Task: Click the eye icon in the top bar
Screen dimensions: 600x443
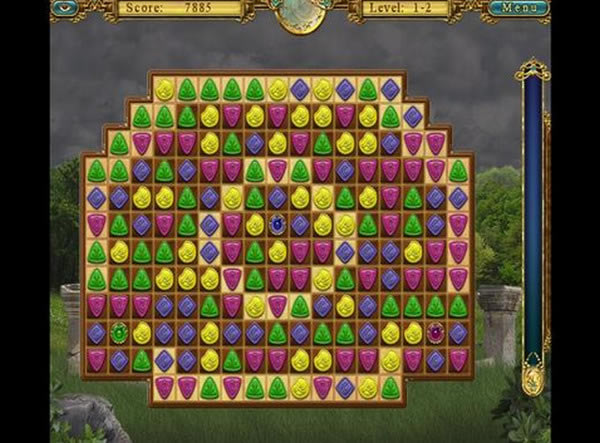Action: click(x=68, y=8)
